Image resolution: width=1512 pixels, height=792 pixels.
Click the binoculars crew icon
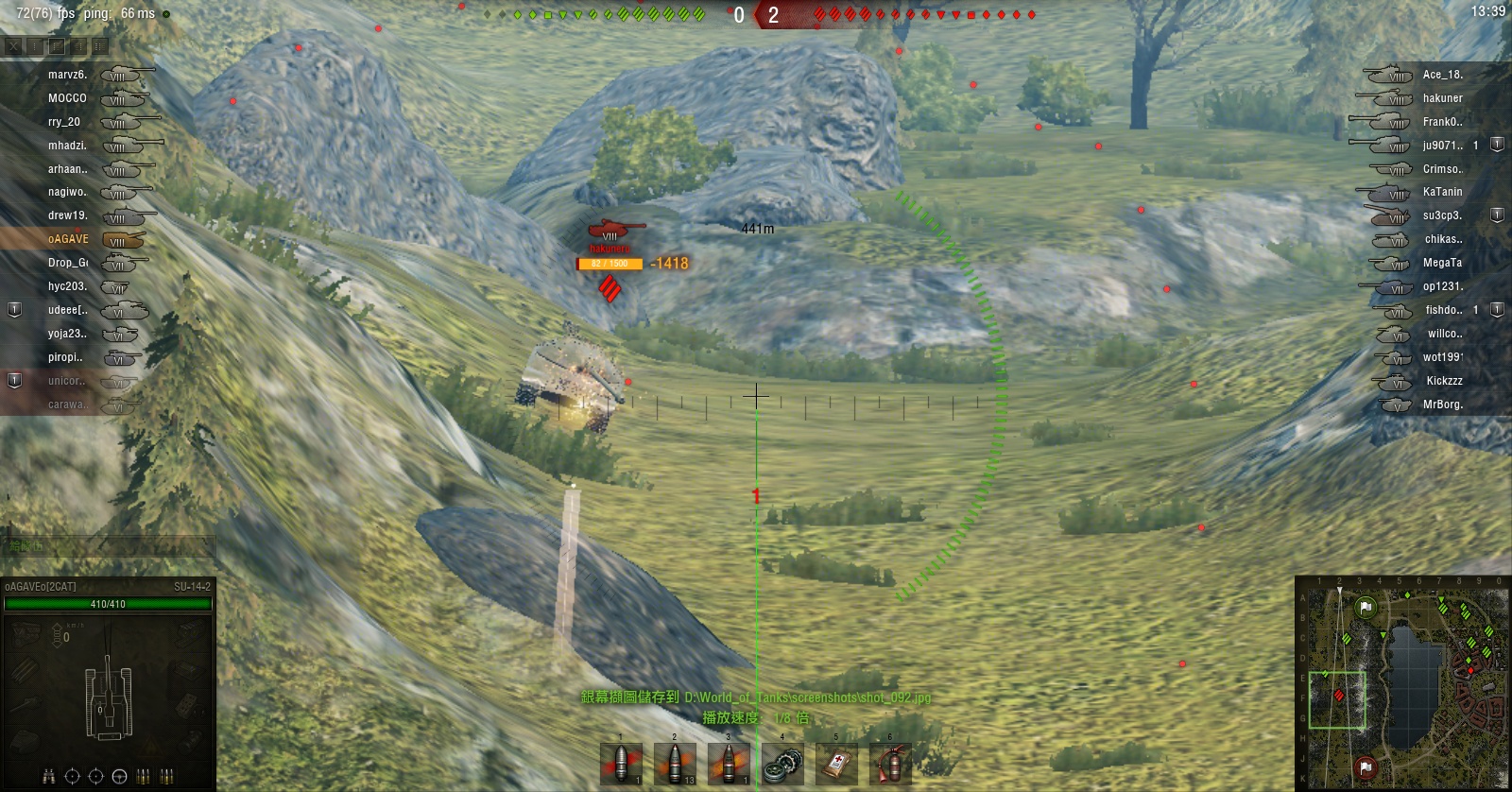[x=48, y=776]
